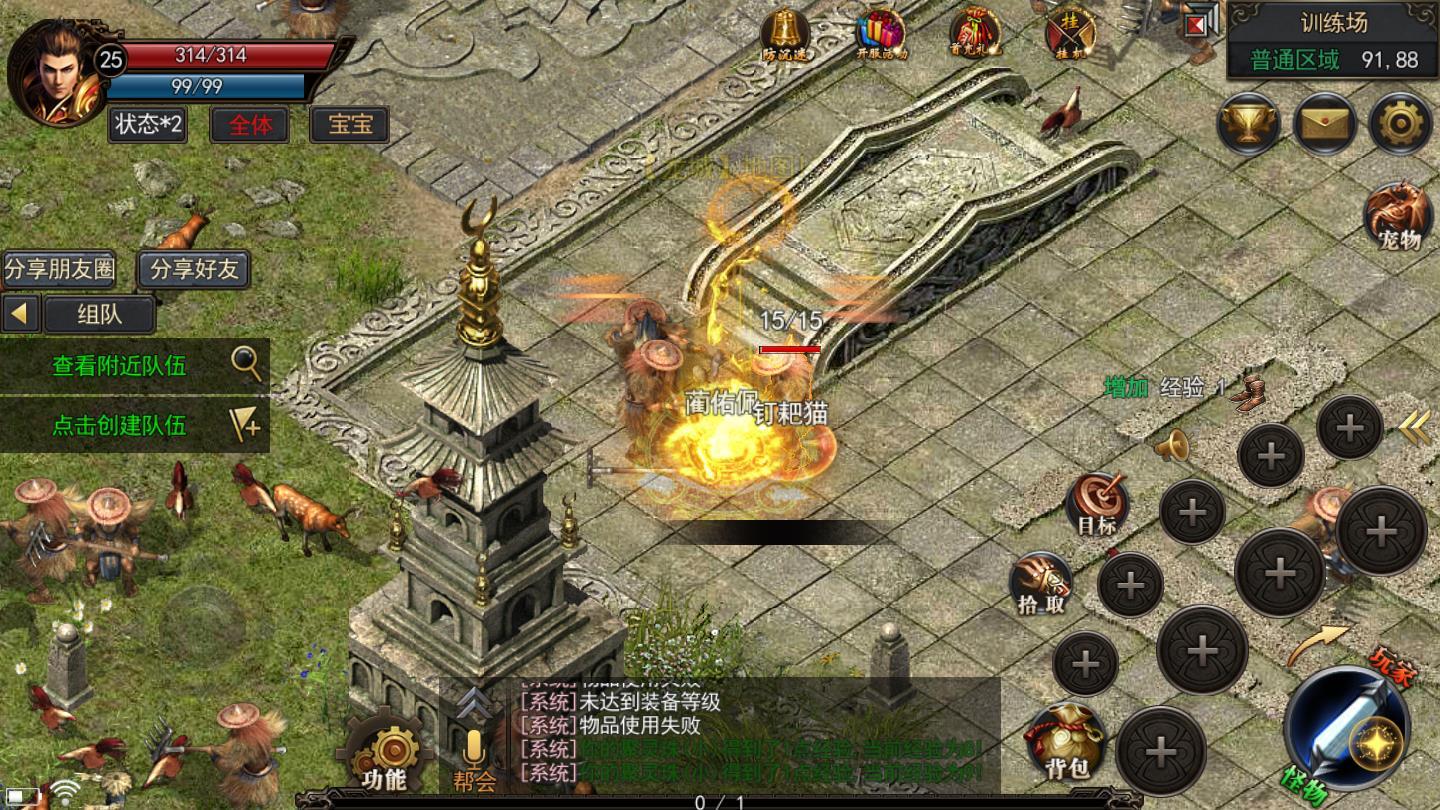The image size is (1440, 810).
Task: Open the 宝宝 pet button
Action: pyautogui.click(x=350, y=124)
